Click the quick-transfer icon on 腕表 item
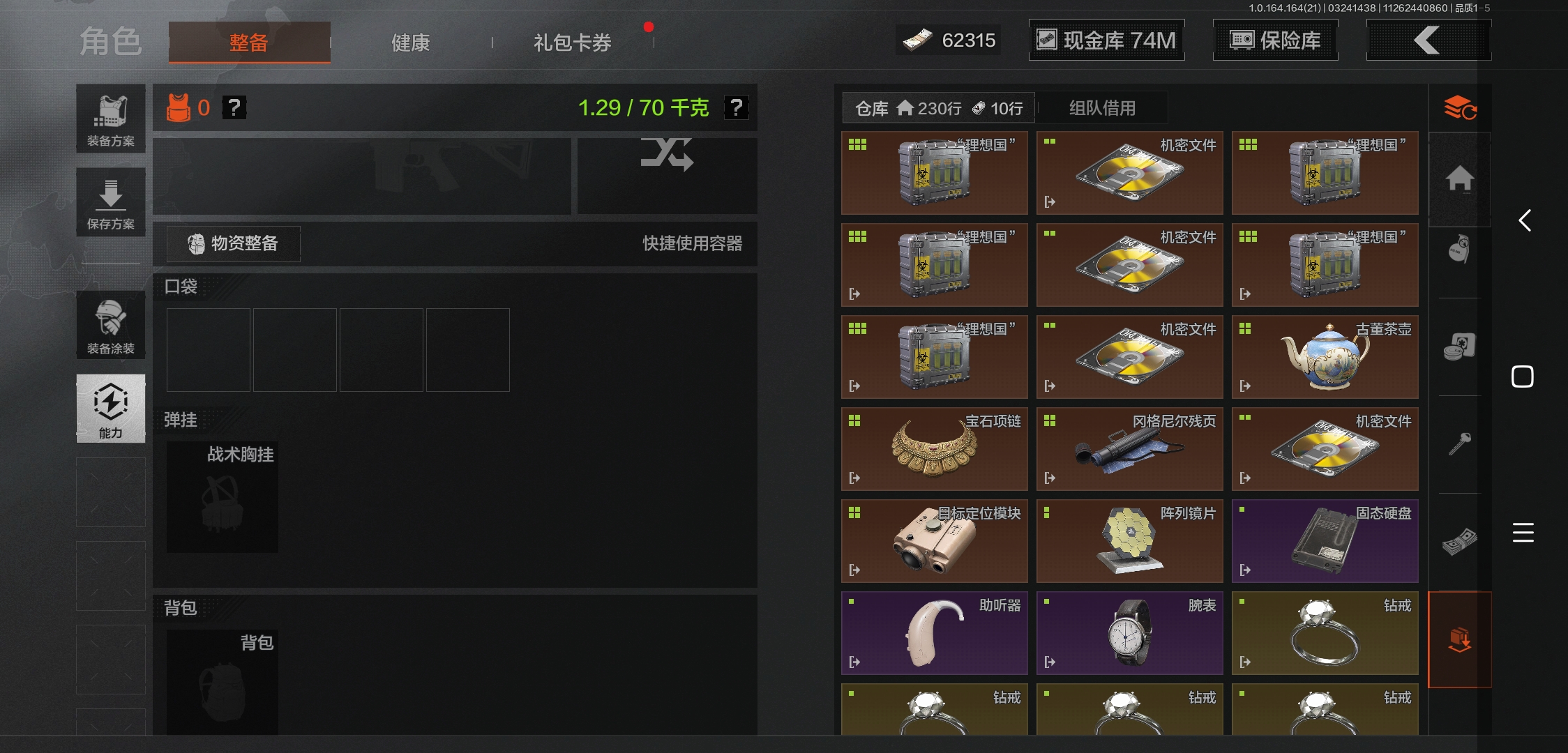The width and height of the screenshot is (1568, 753). click(1049, 661)
